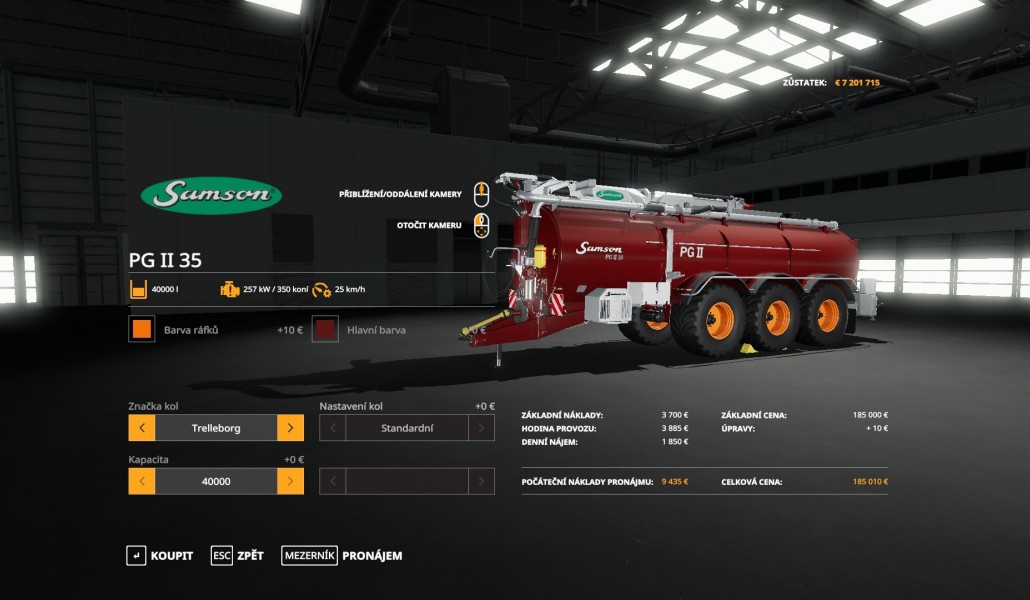1030x600 pixels.
Task: Go back using the Zpět button
Action: 238,556
